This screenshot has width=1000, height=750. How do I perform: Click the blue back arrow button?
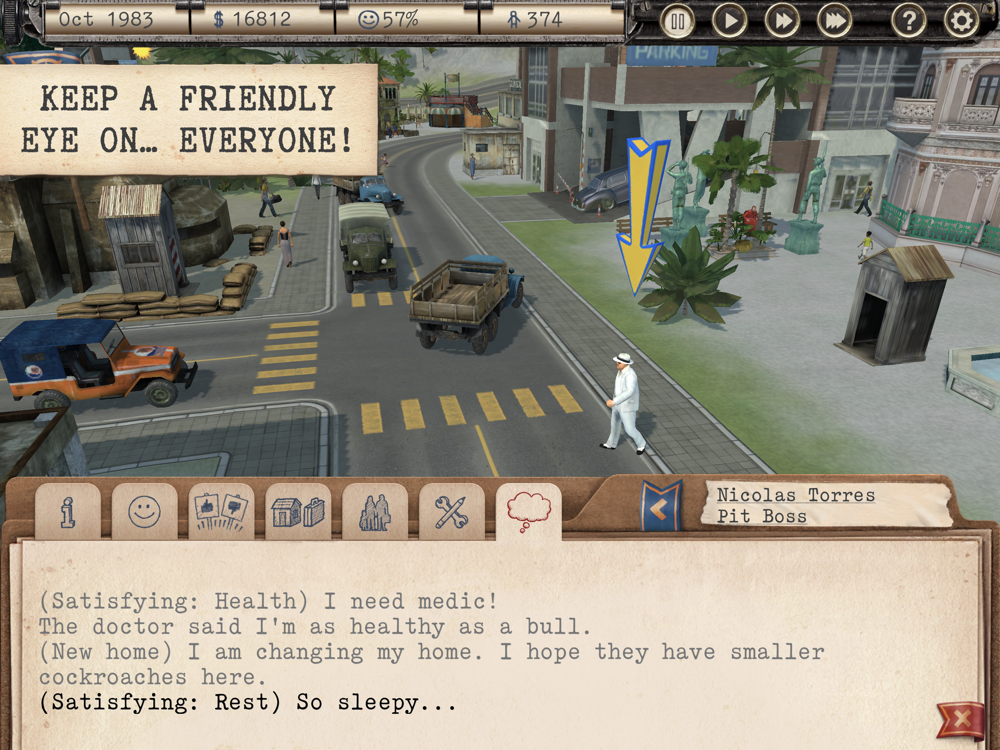661,507
